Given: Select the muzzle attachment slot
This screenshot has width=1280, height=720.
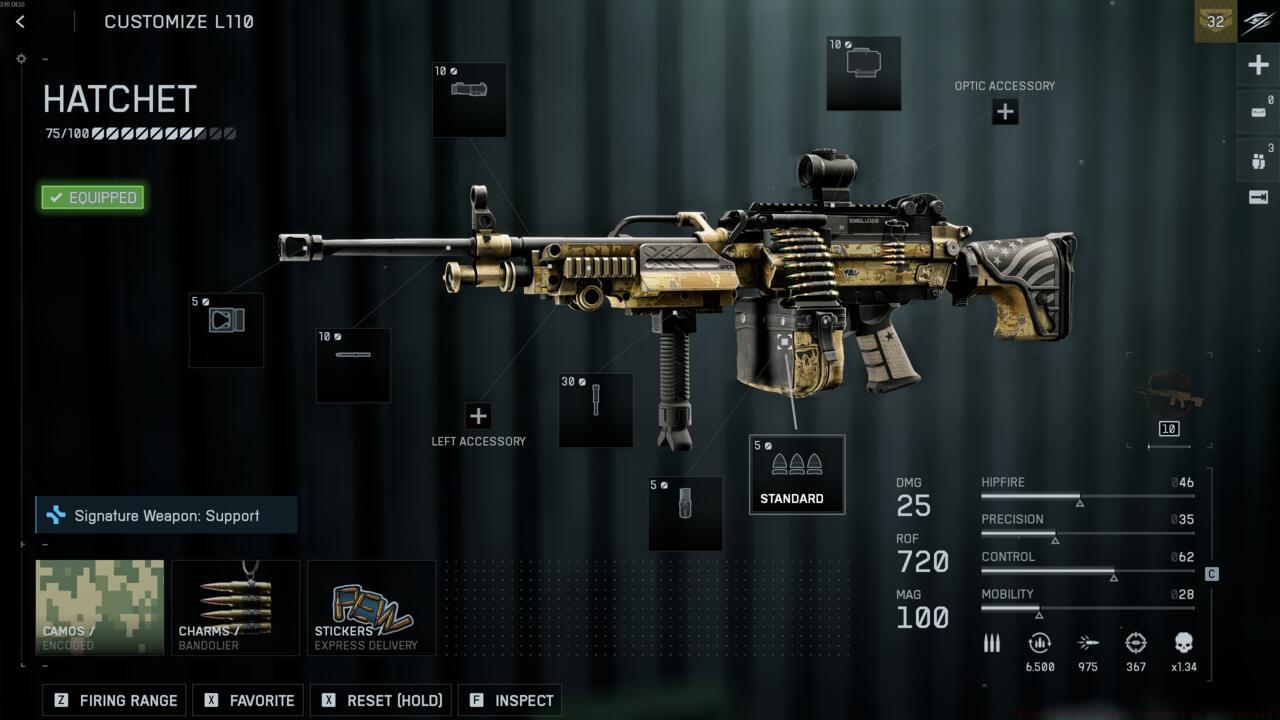Looking at the screenshot, I should point(226,330).
